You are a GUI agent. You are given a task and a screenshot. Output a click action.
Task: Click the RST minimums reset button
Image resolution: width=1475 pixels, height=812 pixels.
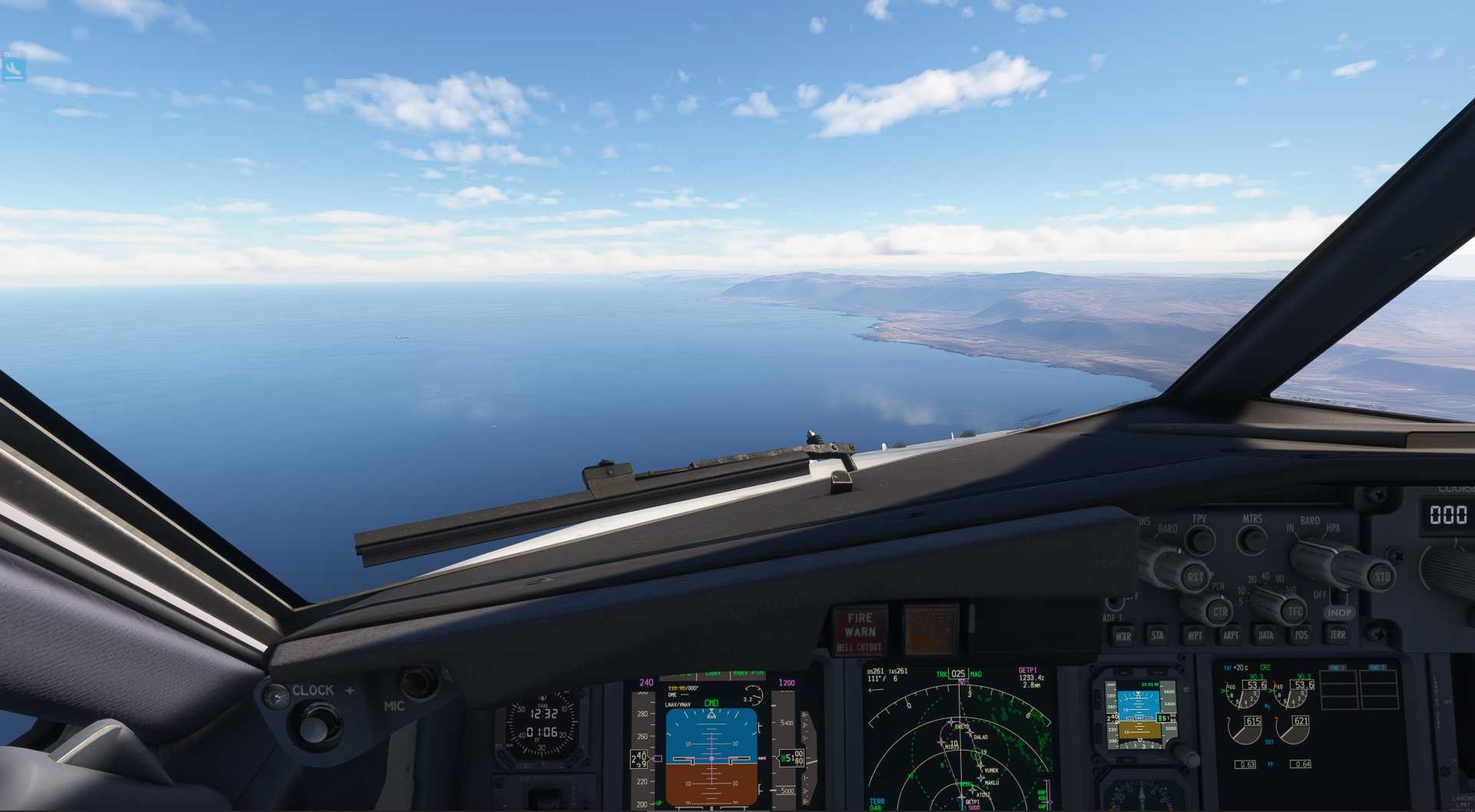click(x=1195, y=577)
